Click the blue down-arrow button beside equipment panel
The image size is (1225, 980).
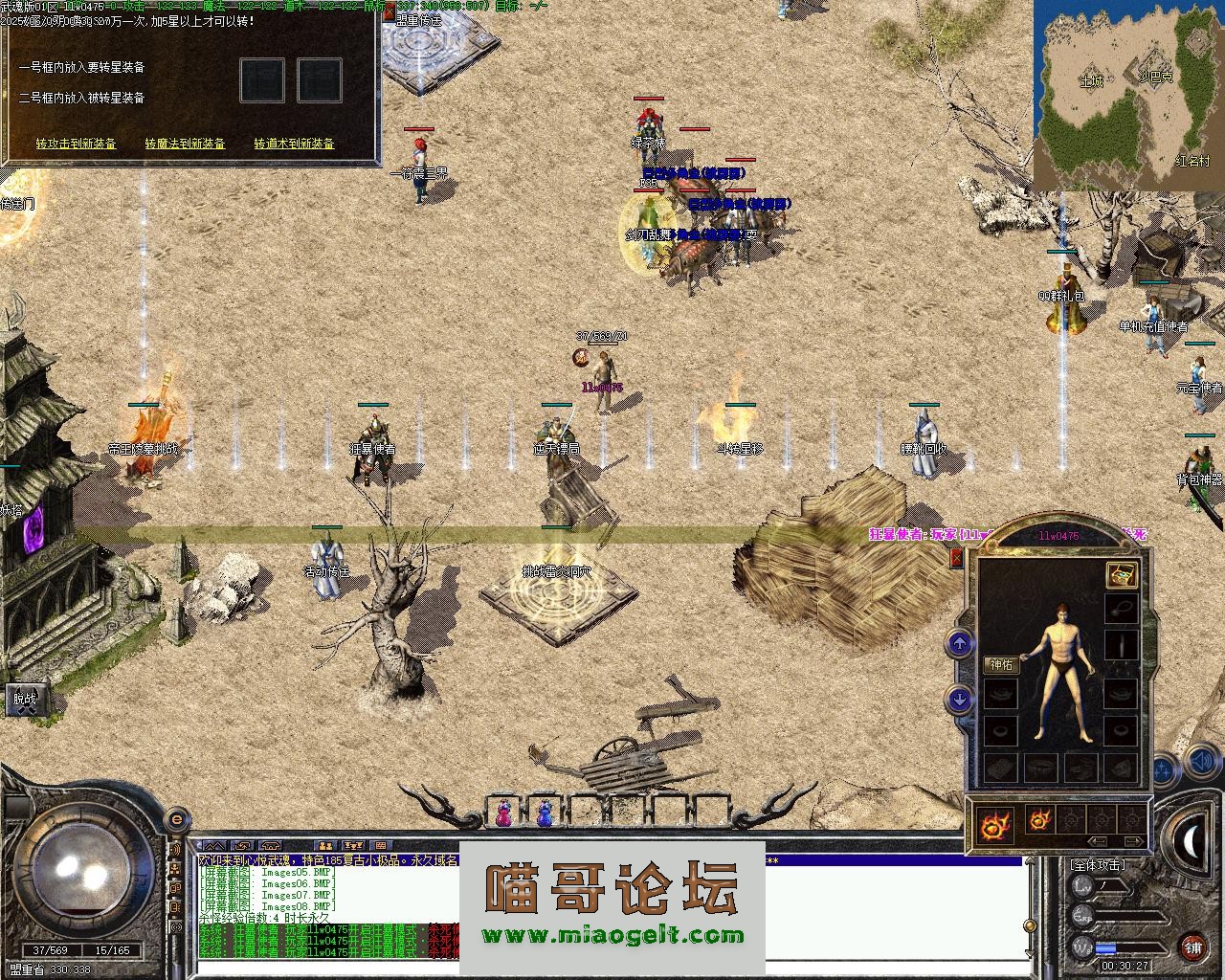(960, 700)
